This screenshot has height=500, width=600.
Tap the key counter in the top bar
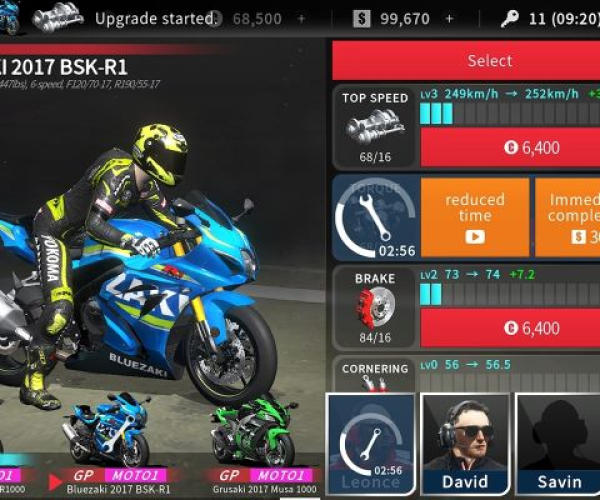(538, 19)
